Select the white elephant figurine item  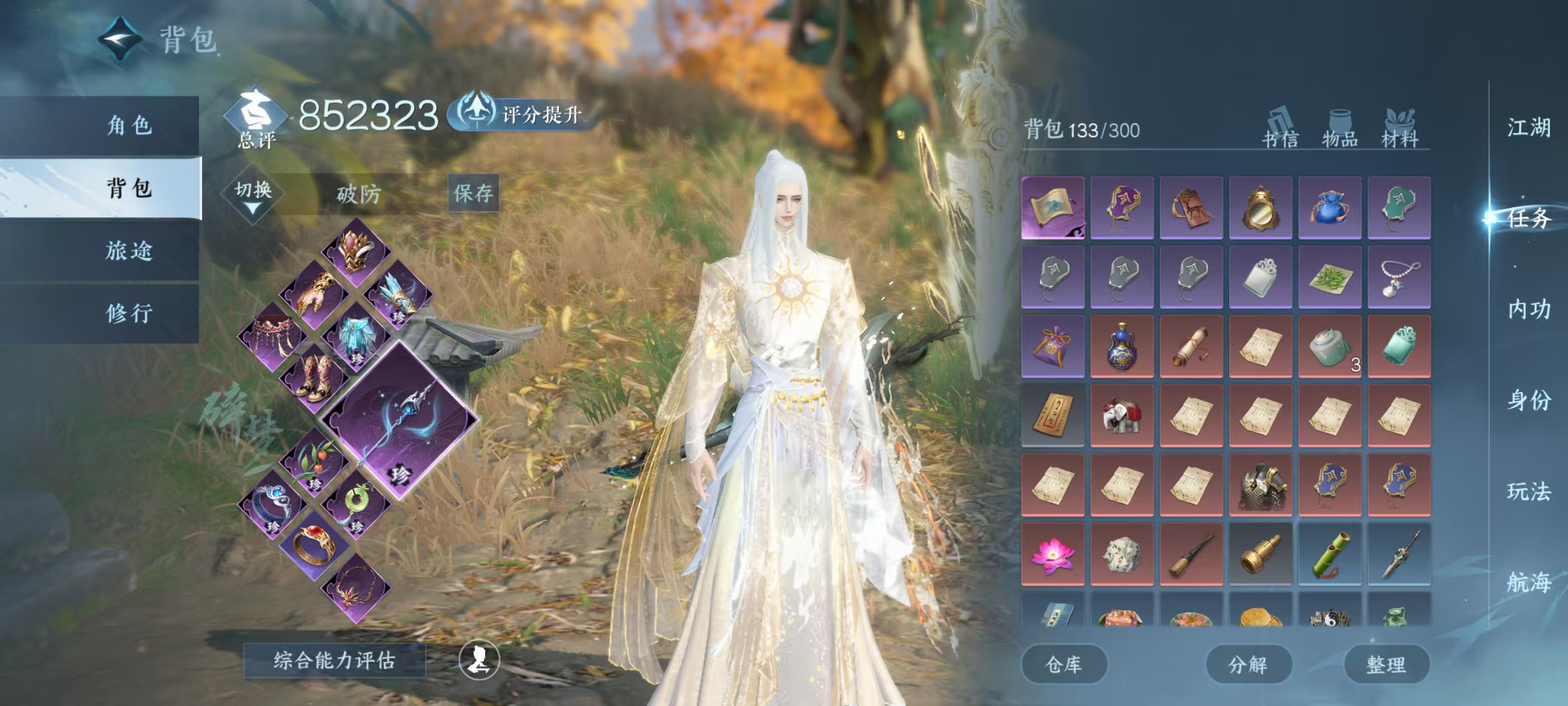[1121, 416]
